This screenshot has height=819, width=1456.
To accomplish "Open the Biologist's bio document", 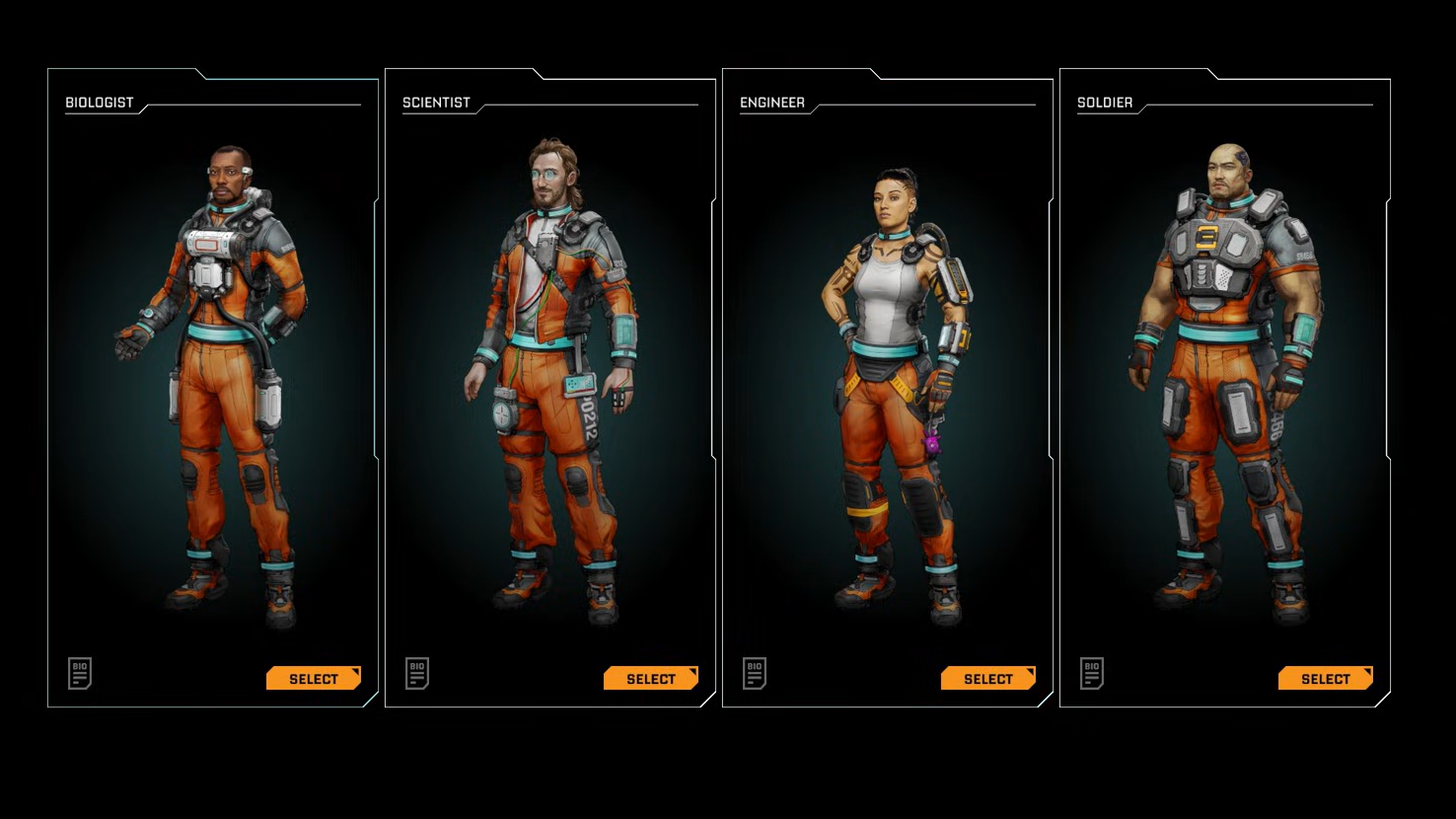I will pos(80,673).
